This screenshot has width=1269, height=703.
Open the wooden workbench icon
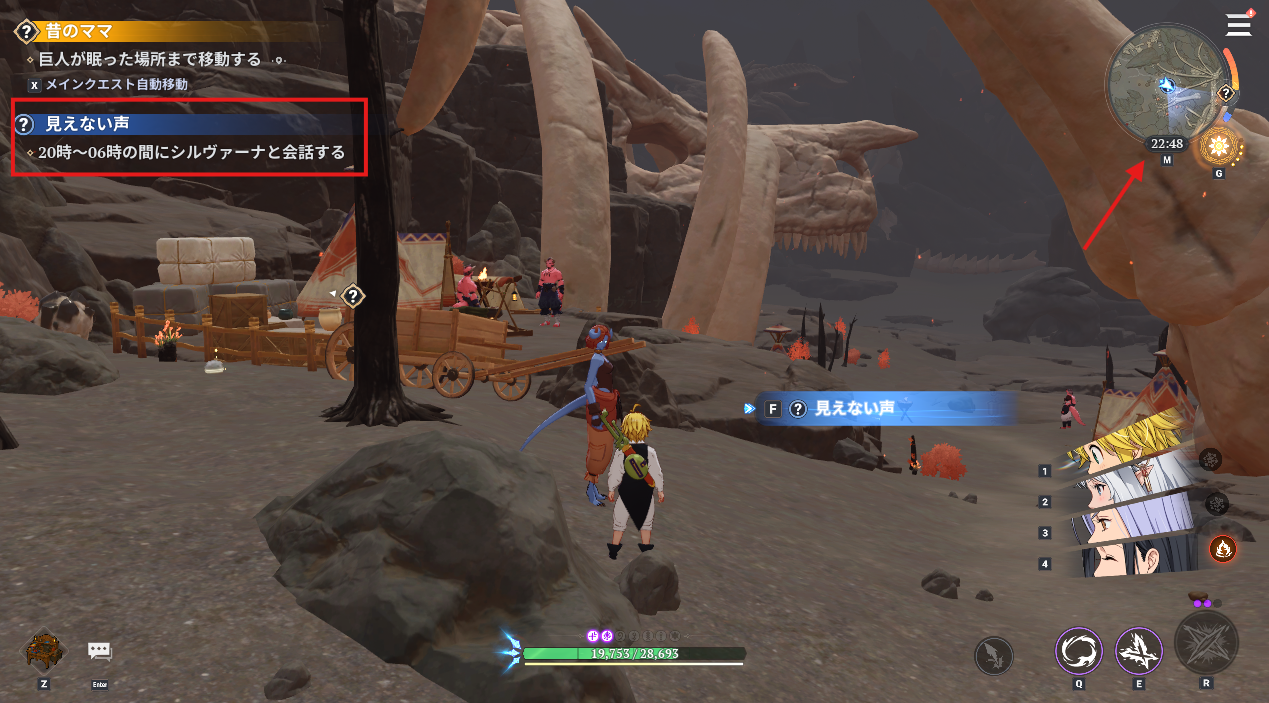point(43,651)
